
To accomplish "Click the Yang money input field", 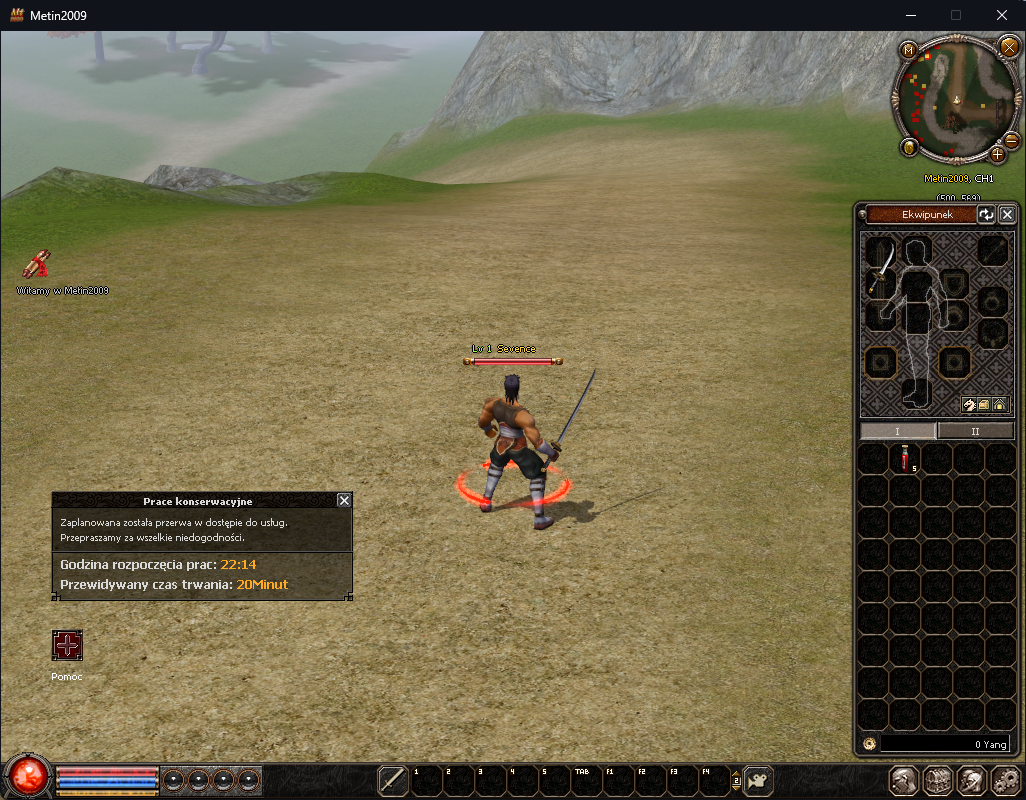I will [945, 745].
